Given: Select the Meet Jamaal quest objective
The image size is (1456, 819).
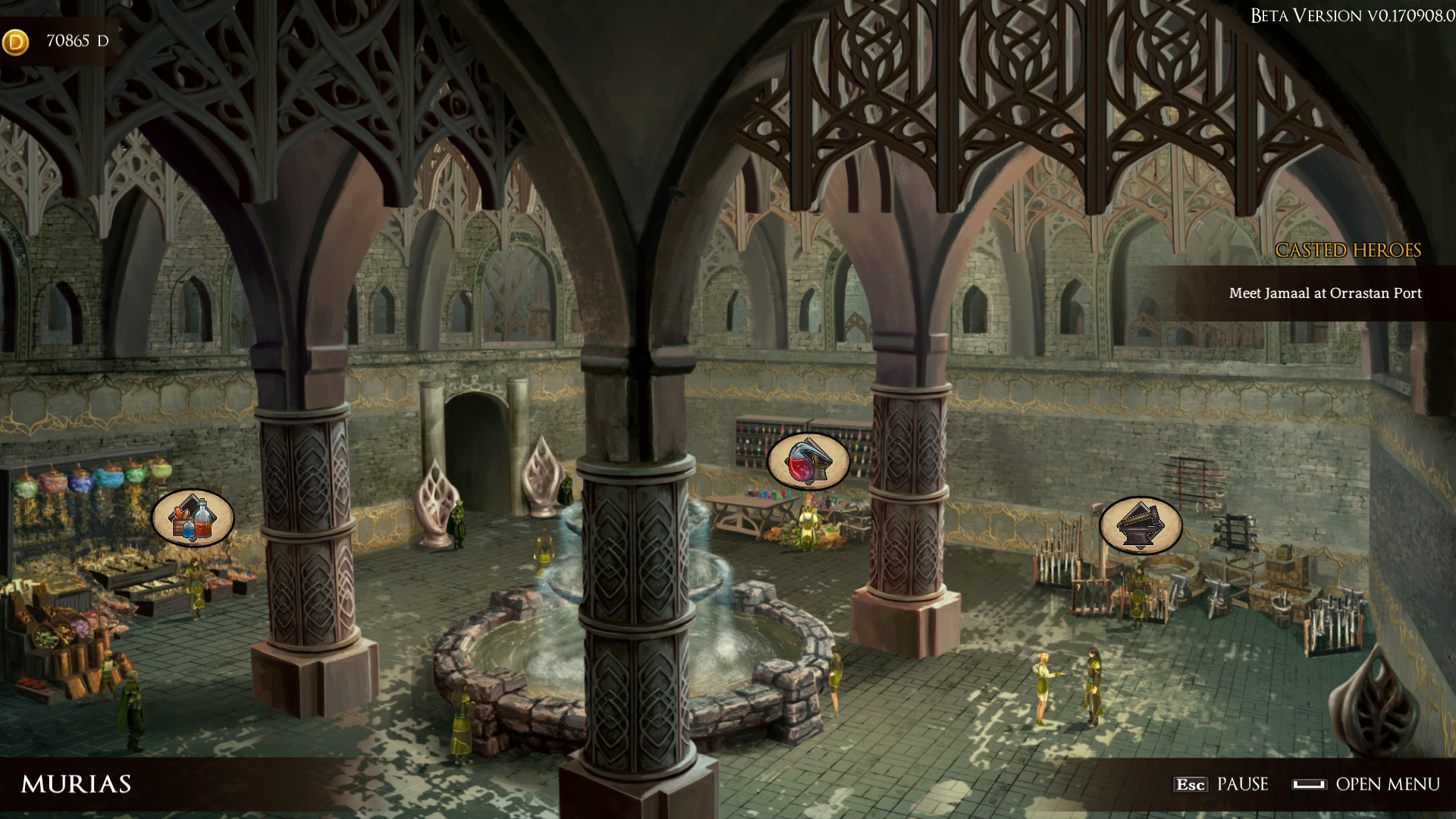Looking at the screenshot, I should (1325, 293).
